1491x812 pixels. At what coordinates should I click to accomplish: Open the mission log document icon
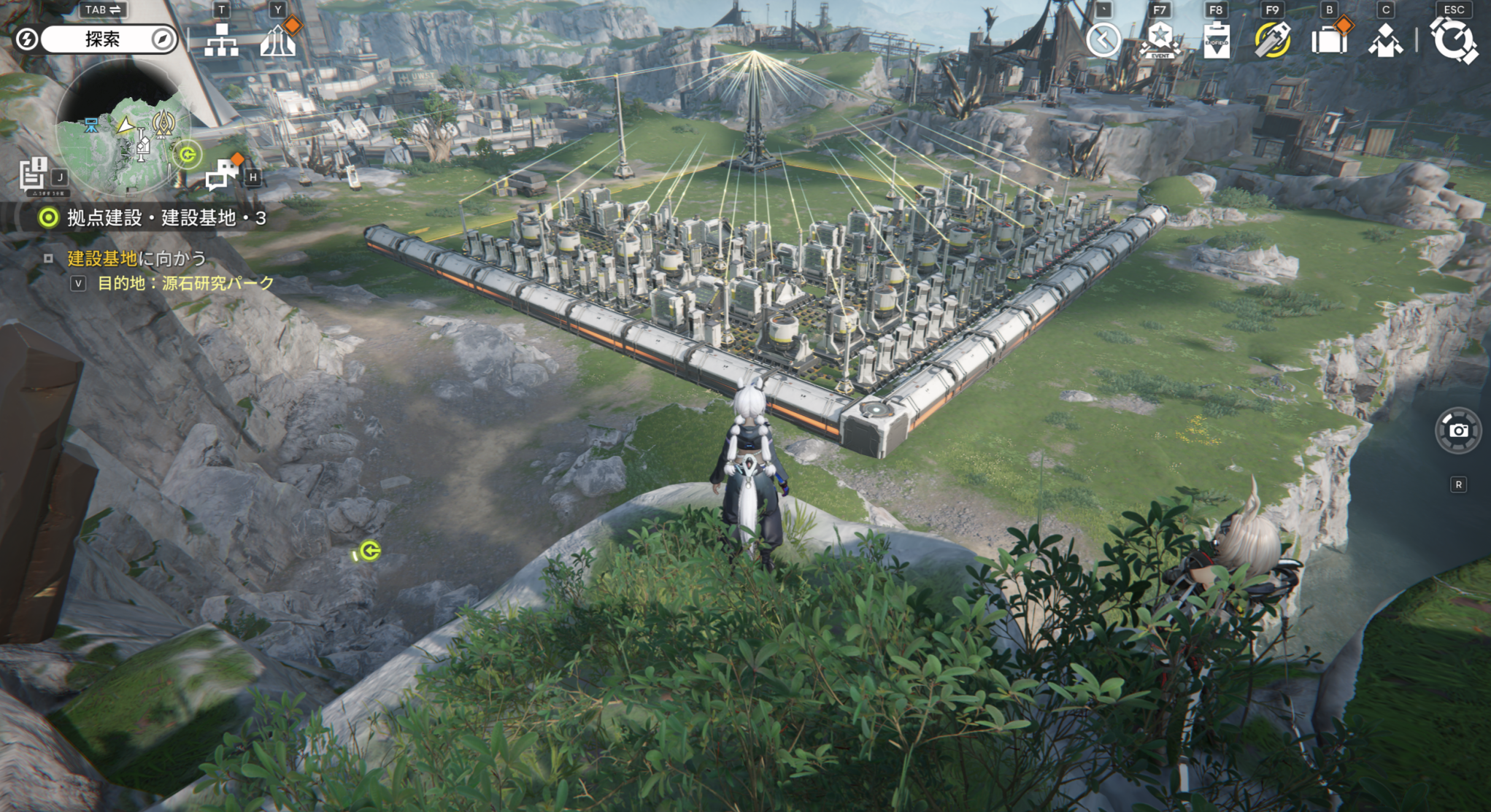pyautogui.click(x=34, y=175)
